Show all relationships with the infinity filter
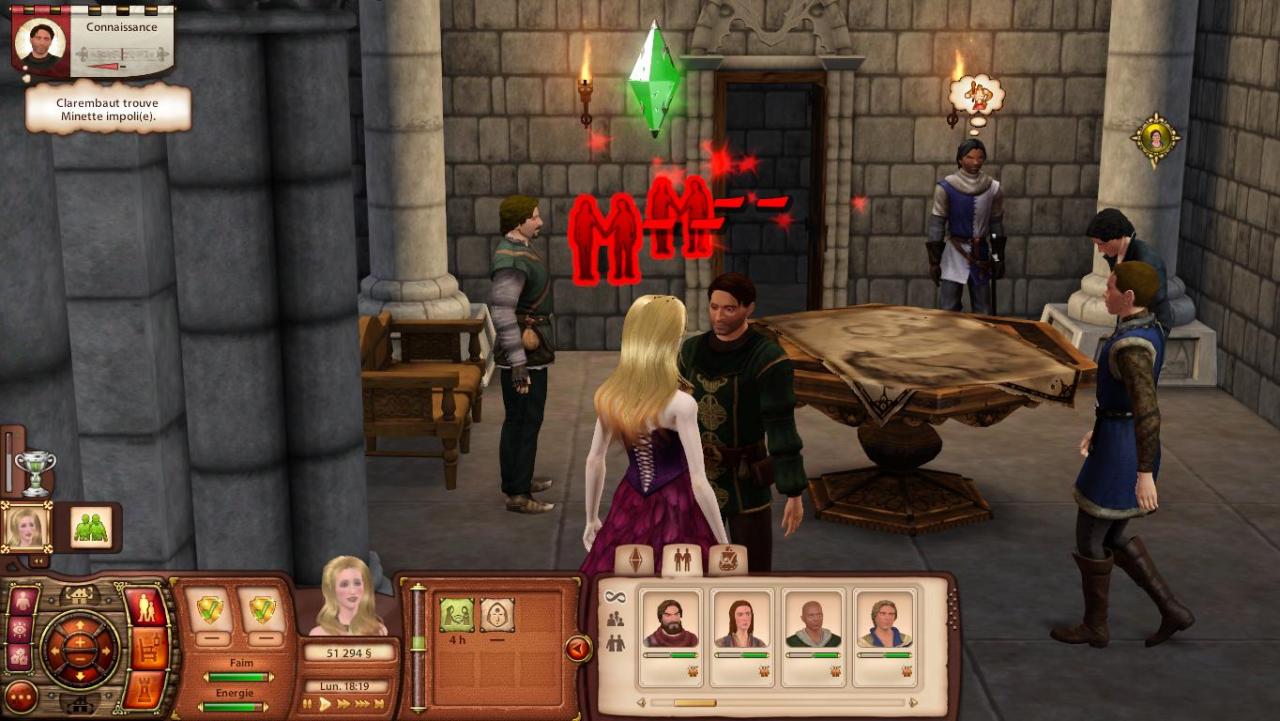The height and width of the screenshot is (721, 1280). [x=615, y=597]
